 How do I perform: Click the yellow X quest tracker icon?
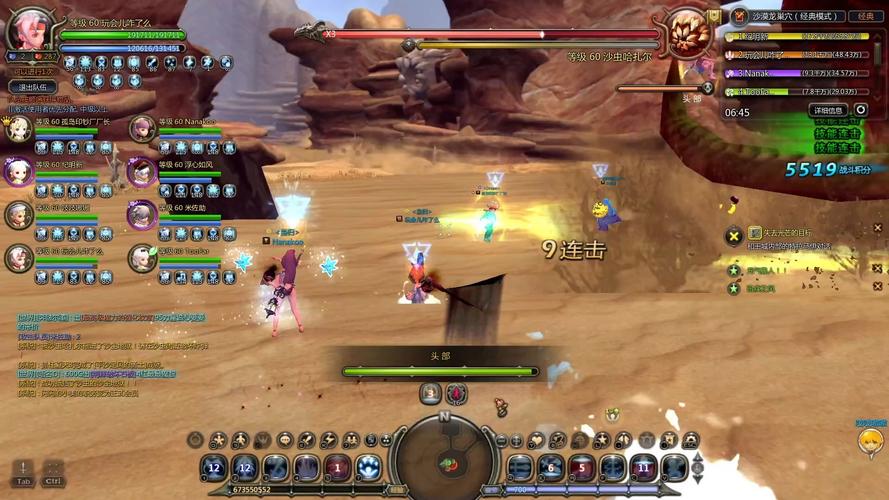click(733, 236)
